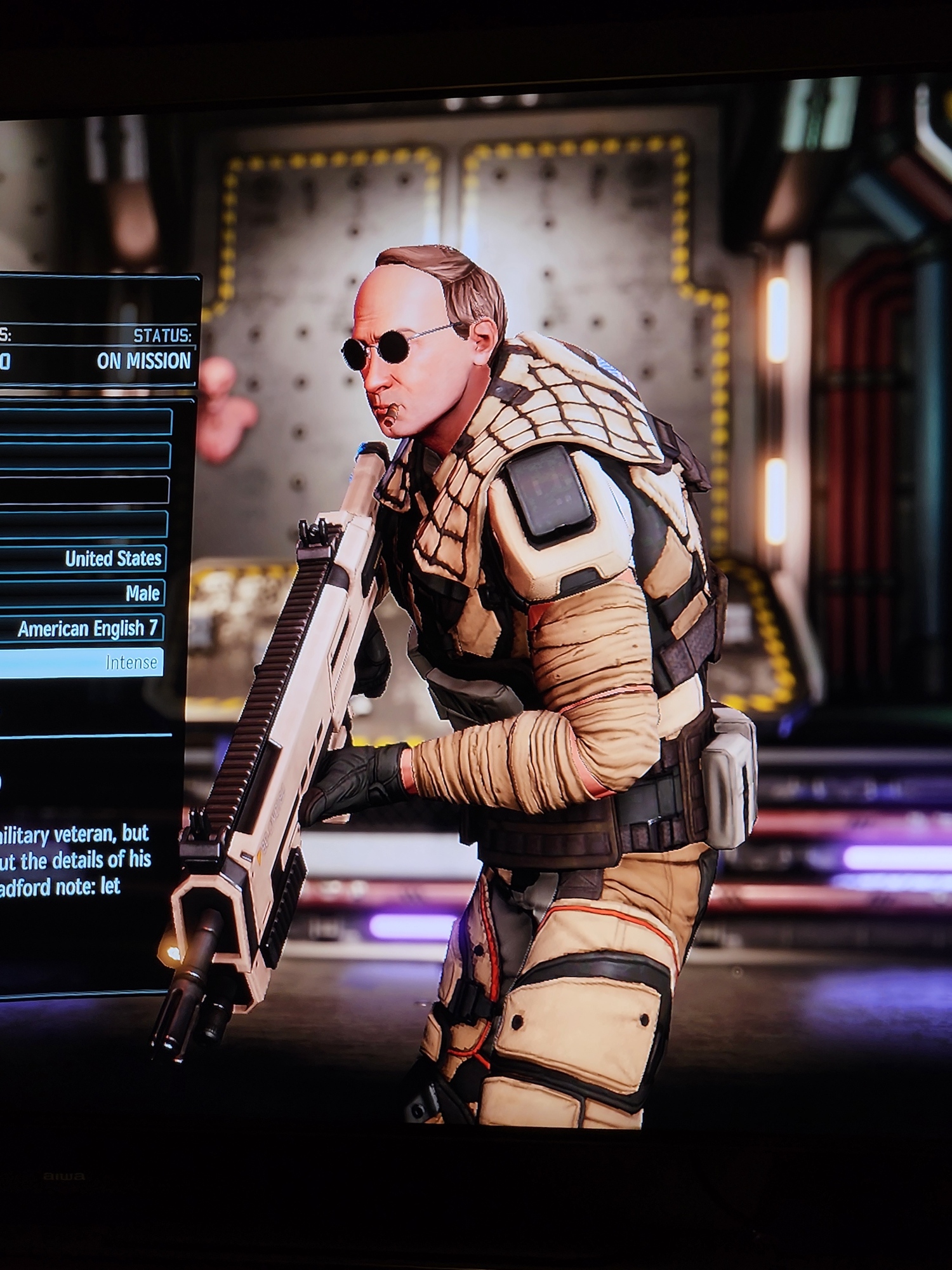Select the American English 7 voice row

point(86,628)
